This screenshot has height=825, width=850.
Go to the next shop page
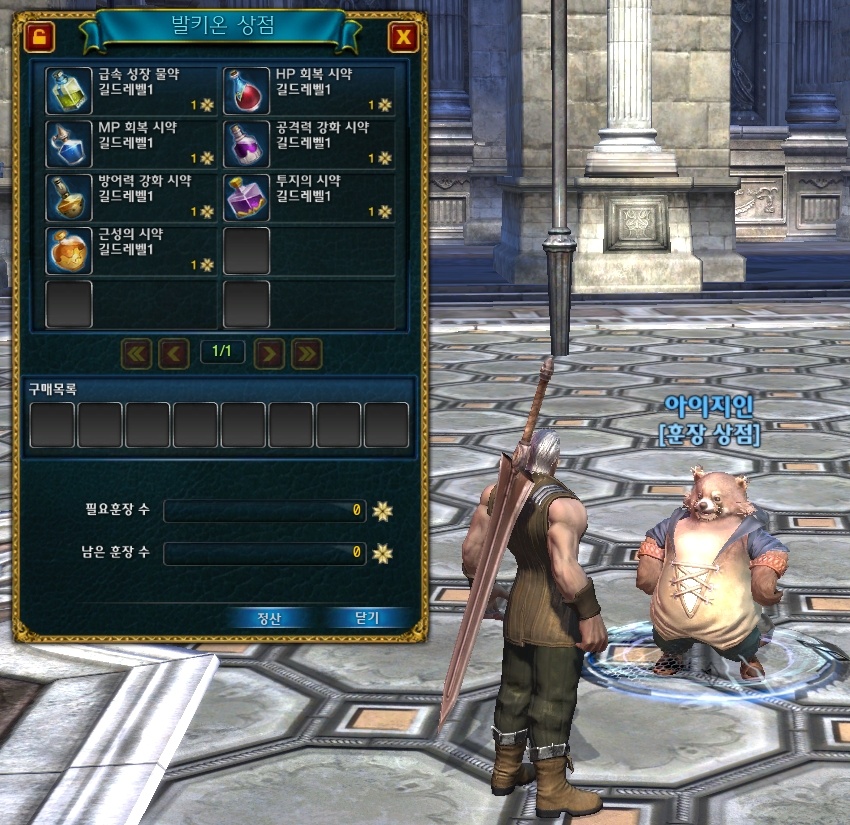tap(270, 352)
